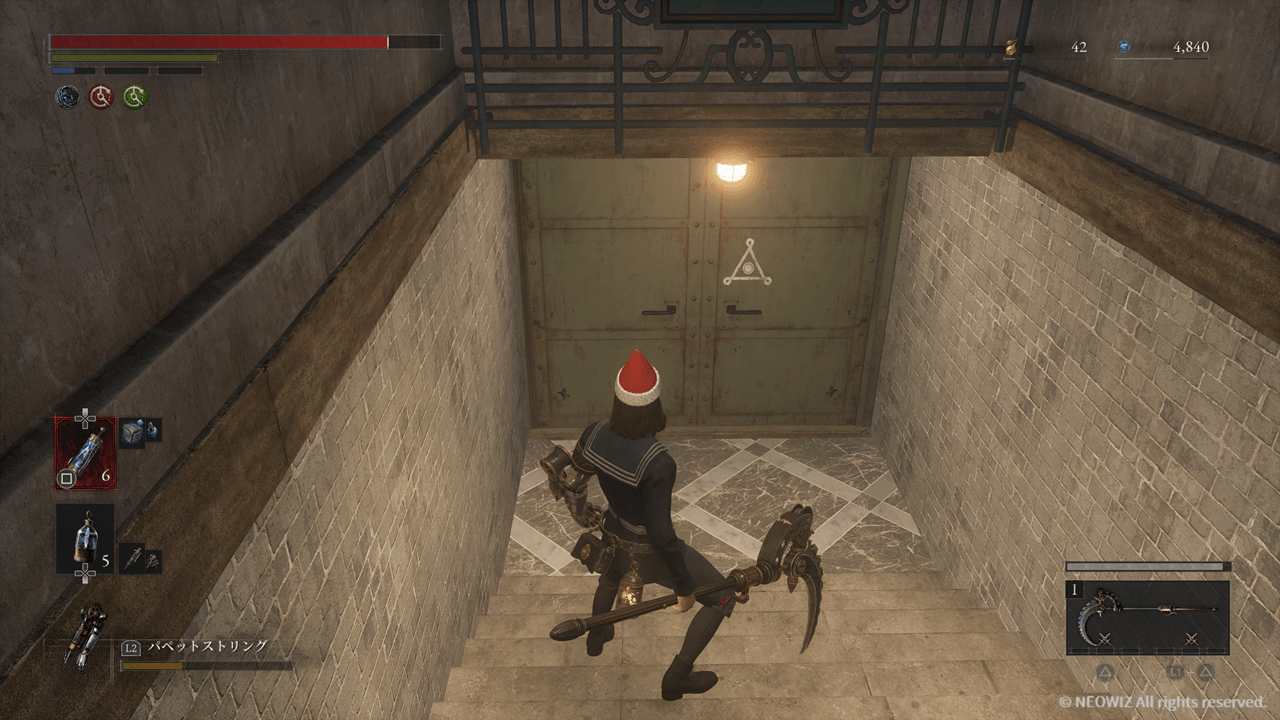1280x720 pixels.
Task: Click the red circular-arrow buff icon
Action: coord(101,97)
